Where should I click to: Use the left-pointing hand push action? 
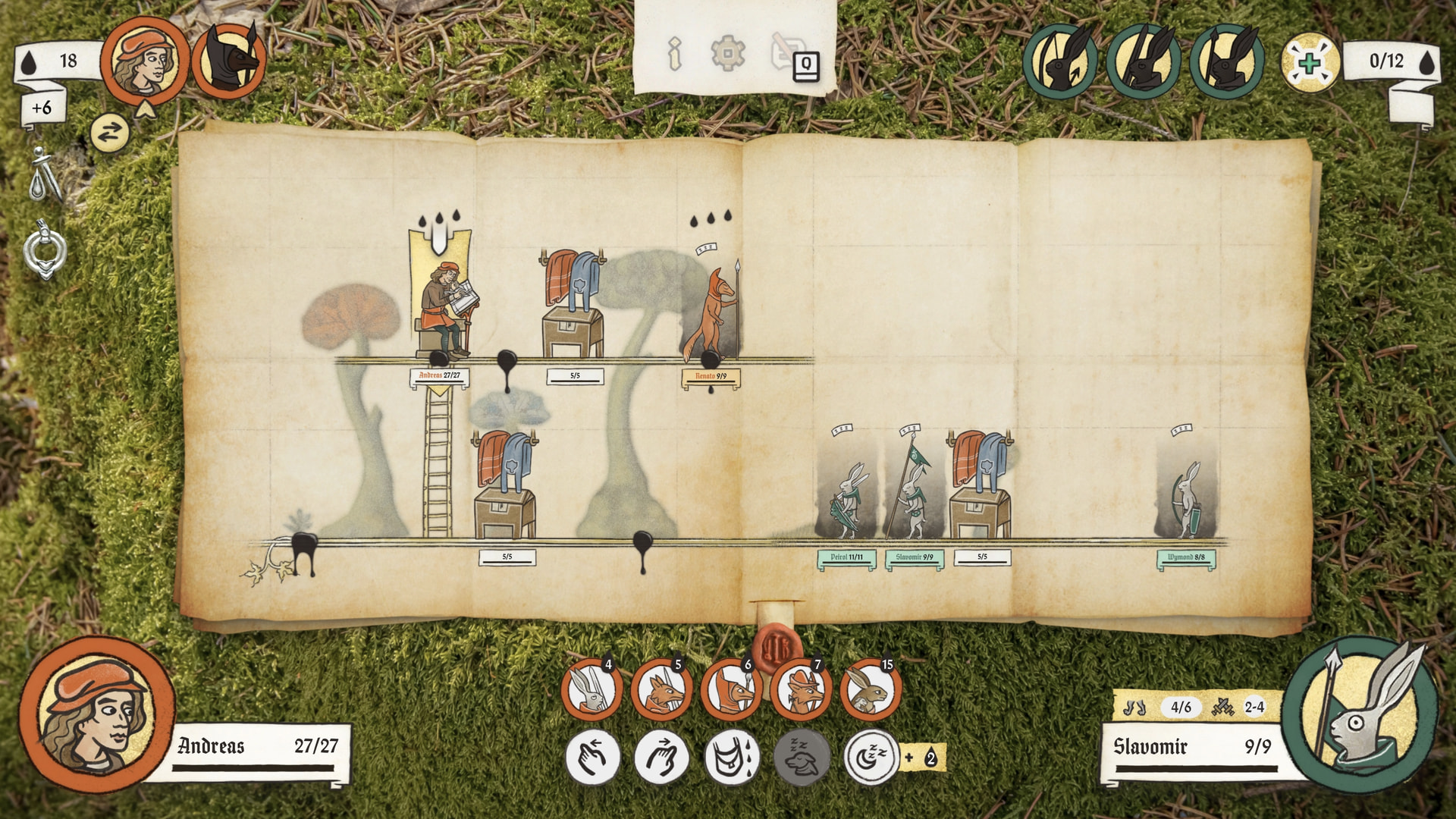click(592, 757)
